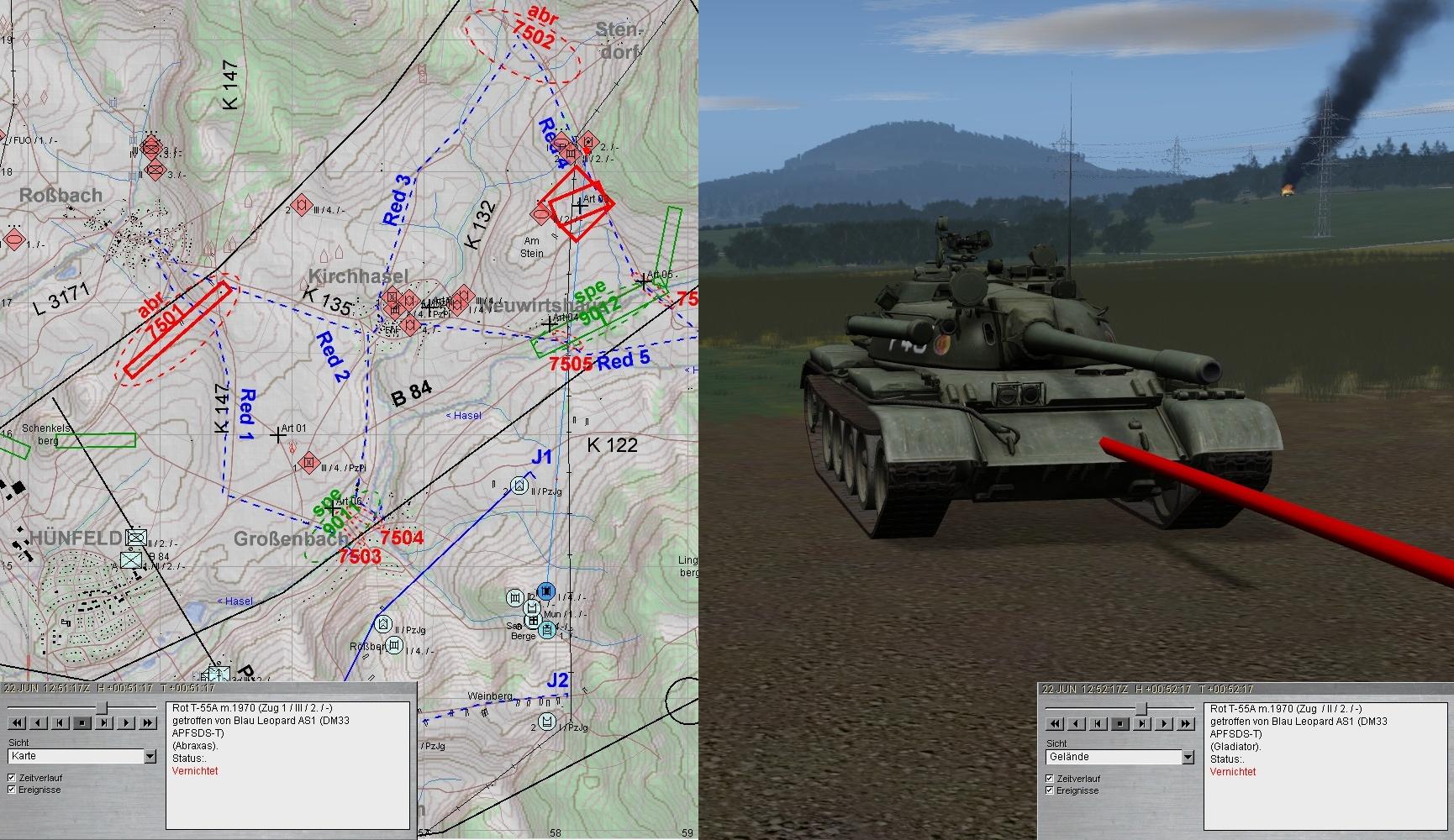Viewport: 1454px width, 840px height.
Task: Fast forward the Karte panel replay
Action: point(148,722)
